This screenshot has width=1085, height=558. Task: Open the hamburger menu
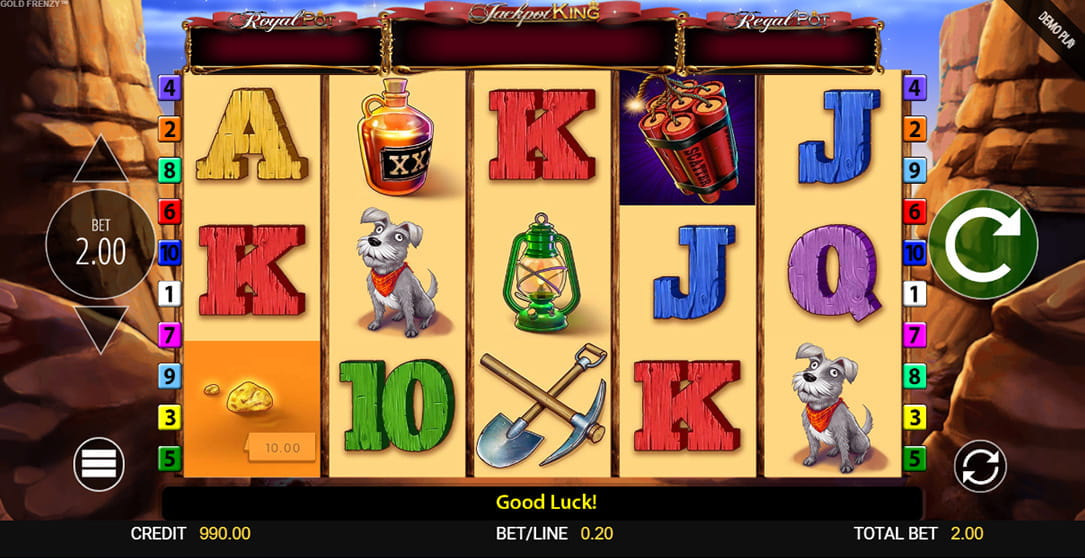[99, 464]
